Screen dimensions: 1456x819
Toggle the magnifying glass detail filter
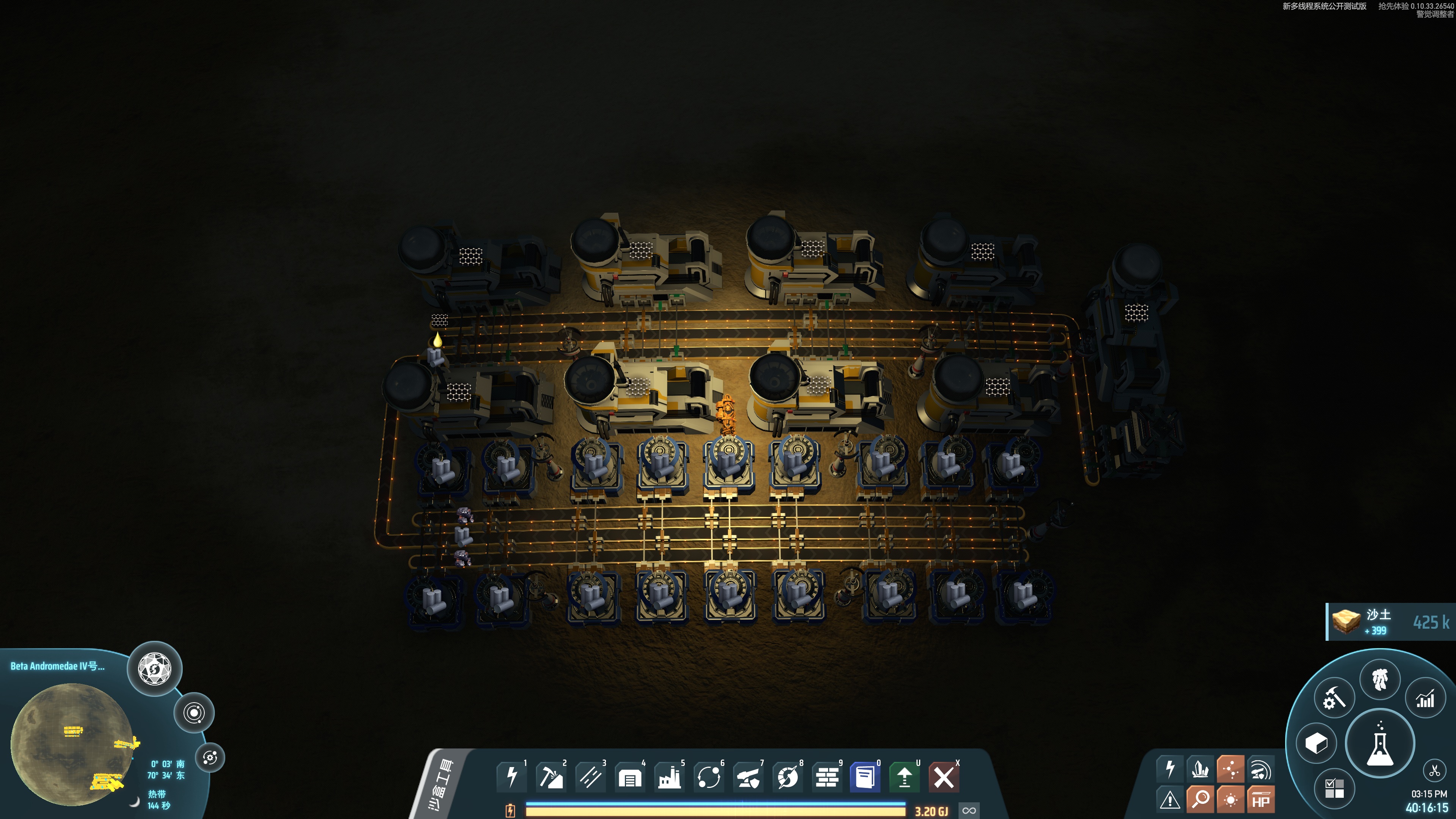point(1200,800)
